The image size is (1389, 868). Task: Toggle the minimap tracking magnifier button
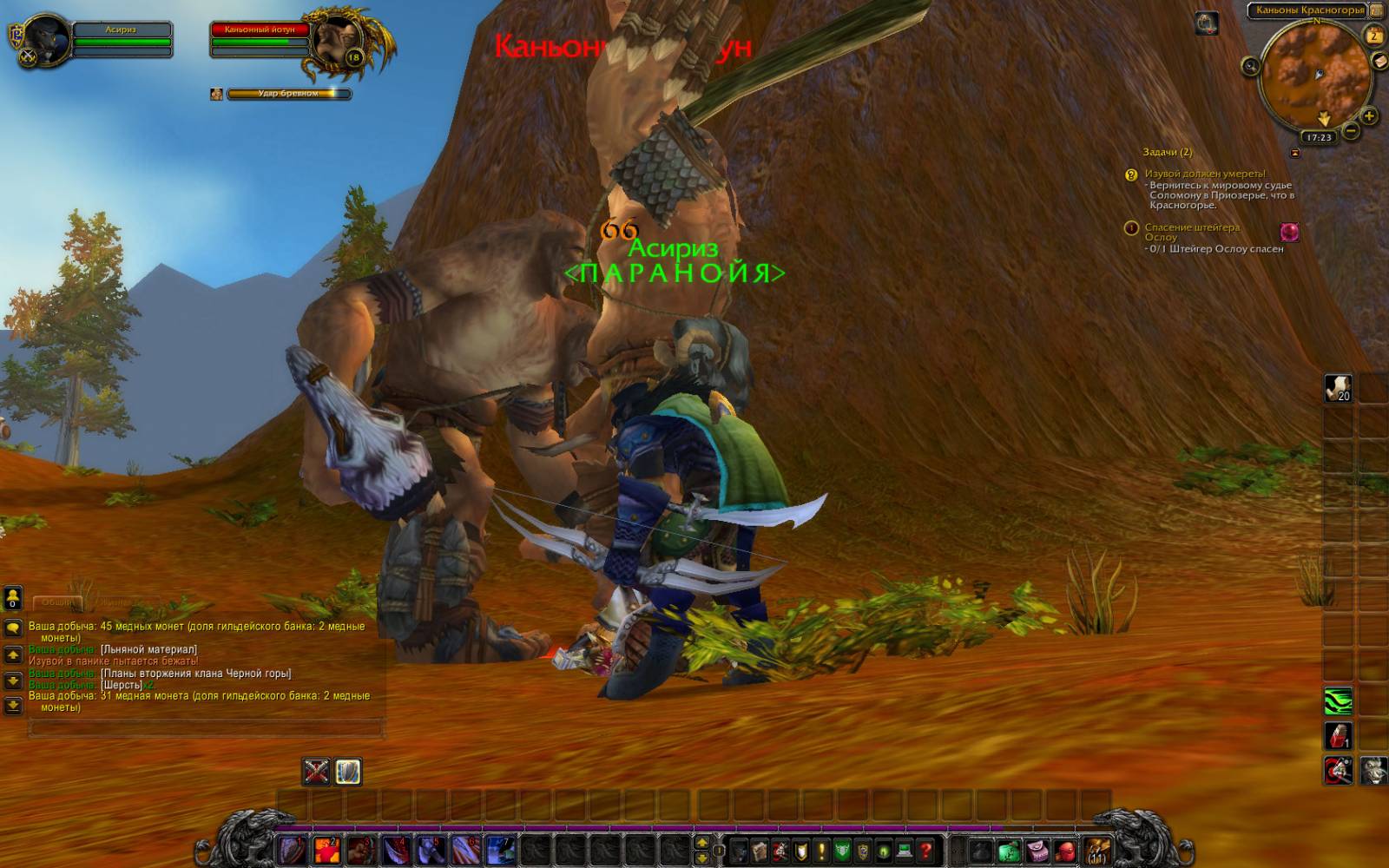[x=1250, y=66]
